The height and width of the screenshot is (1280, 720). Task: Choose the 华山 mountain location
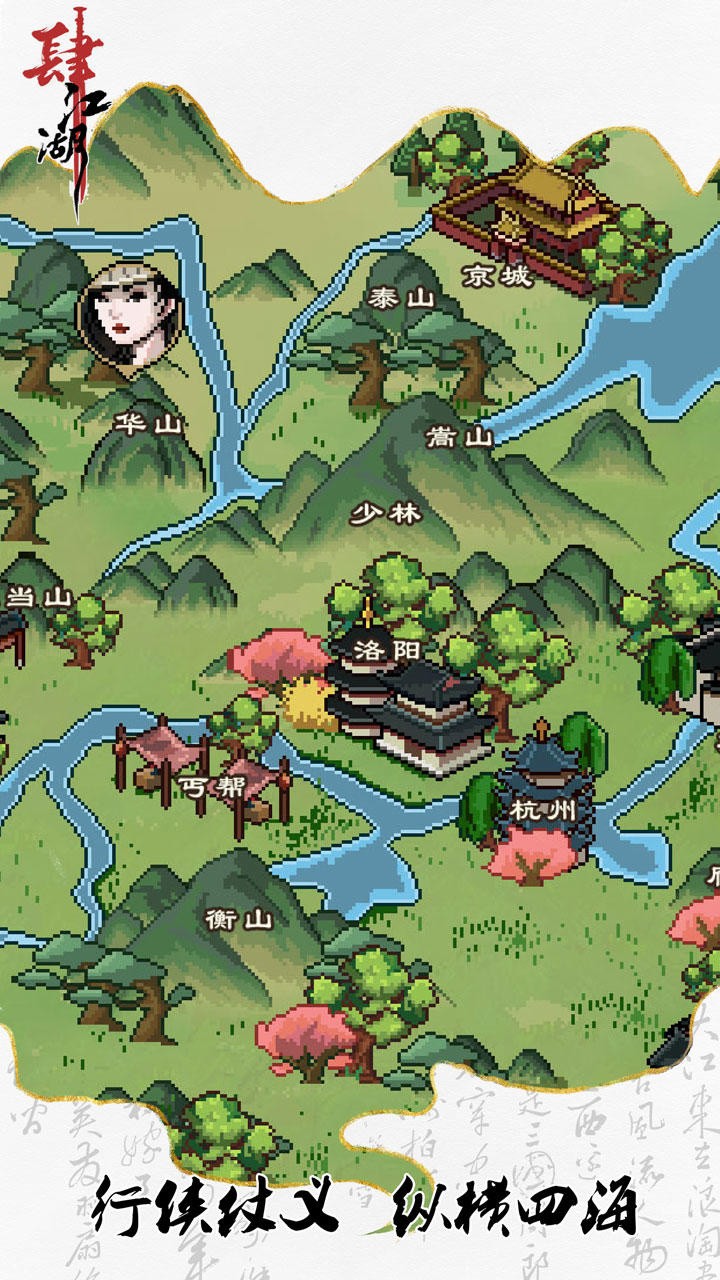click(x=148, y=424)
